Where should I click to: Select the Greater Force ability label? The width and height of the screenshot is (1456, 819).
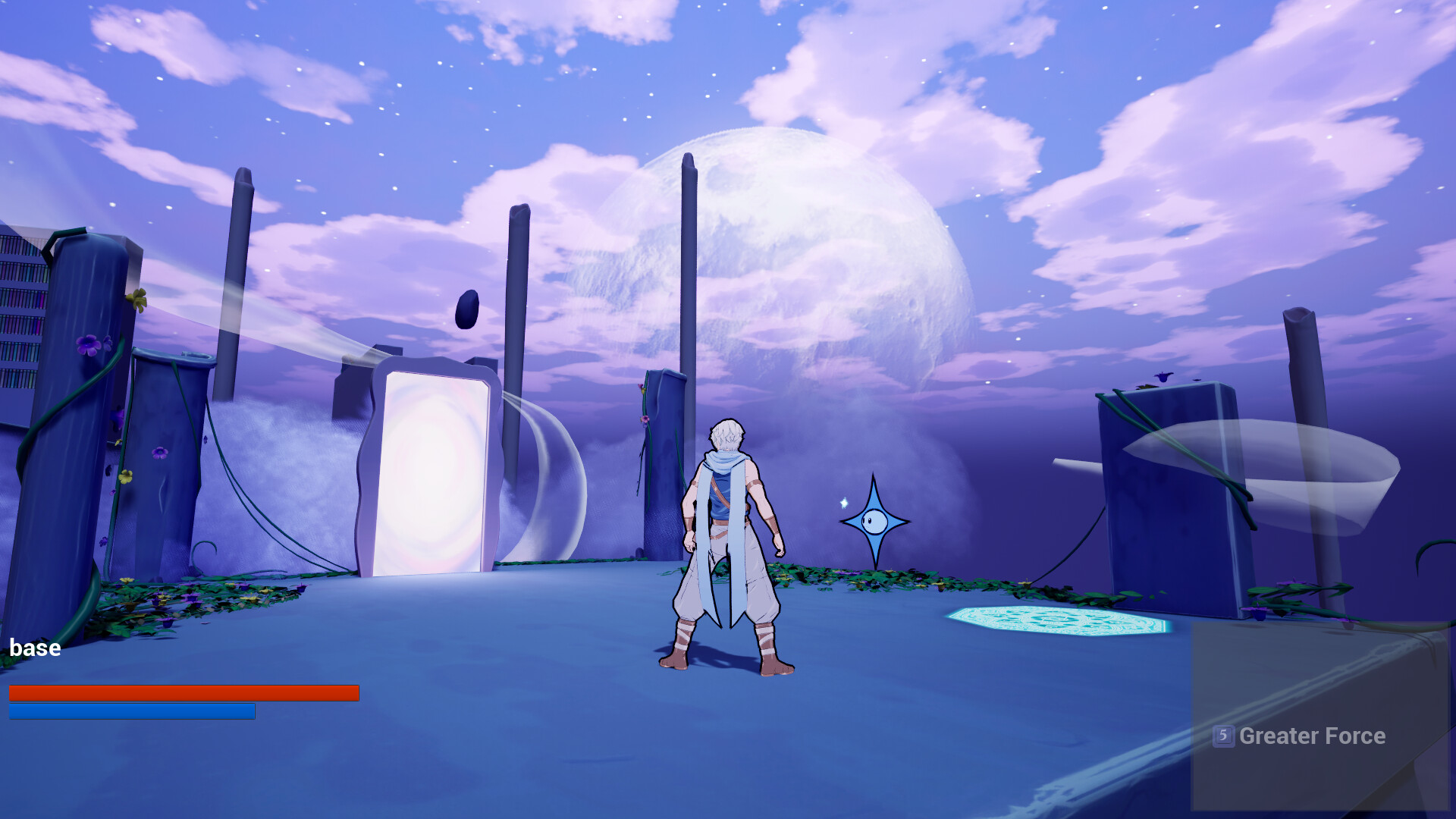pyautogui.click(x=1312, y=736)
